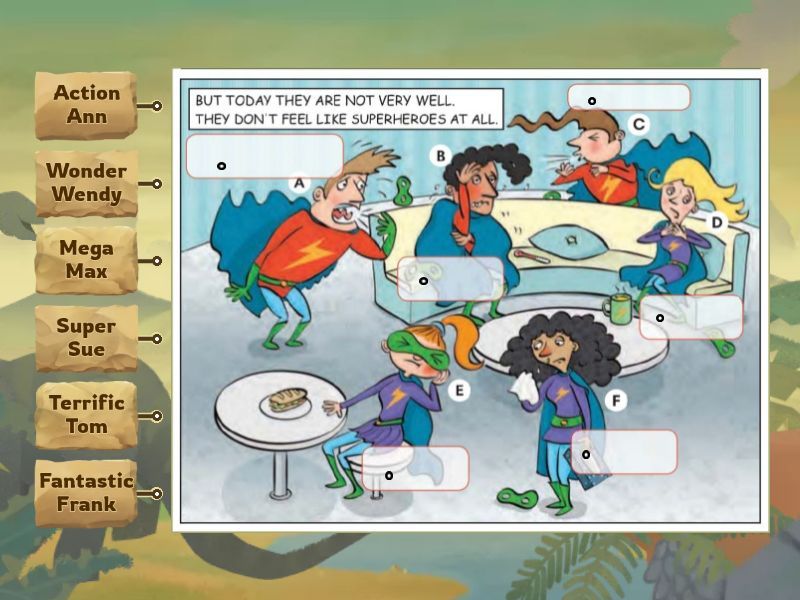Viewport: 800px width, 600px height.
Task: Select the Action Ann label
Action: 86,105
